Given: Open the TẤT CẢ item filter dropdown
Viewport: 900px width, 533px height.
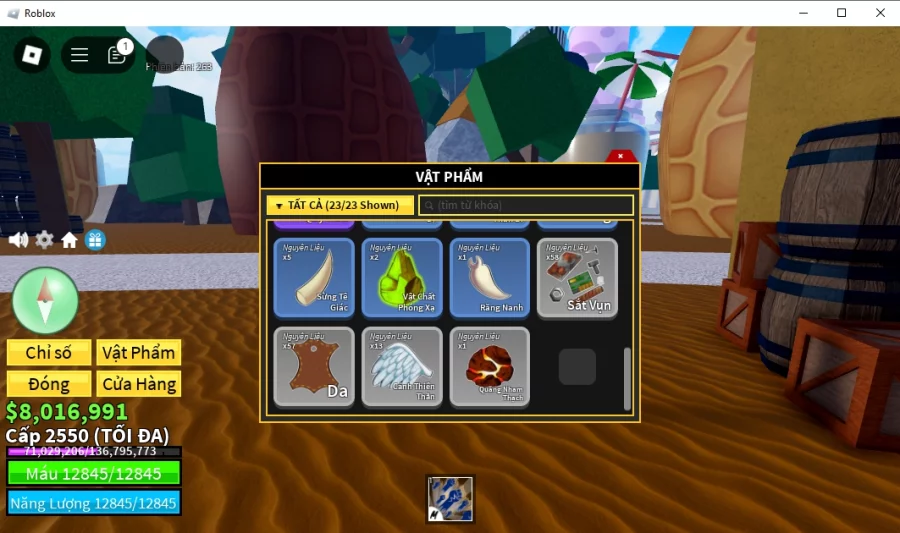Looking at the screenshot, I should pos(340,205).
